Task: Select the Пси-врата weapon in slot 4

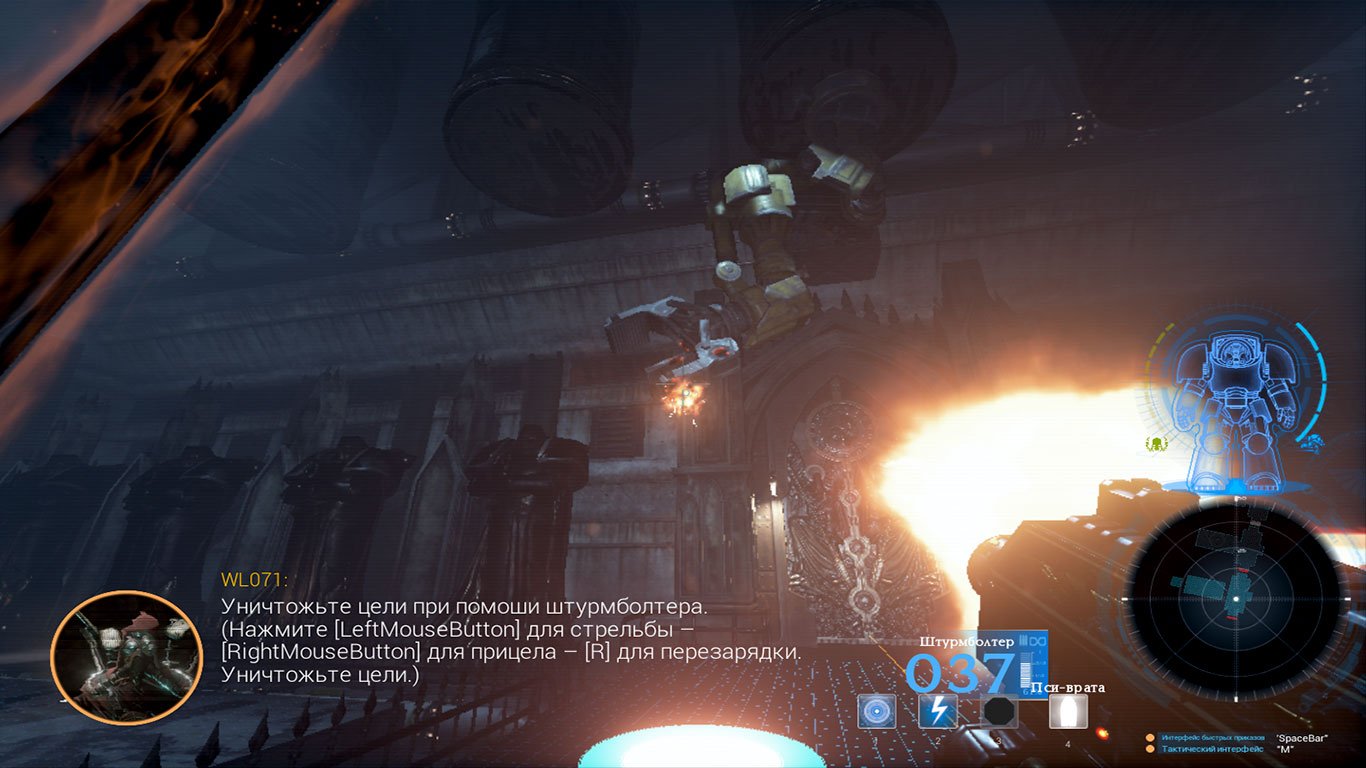Action: (1069, 711)
